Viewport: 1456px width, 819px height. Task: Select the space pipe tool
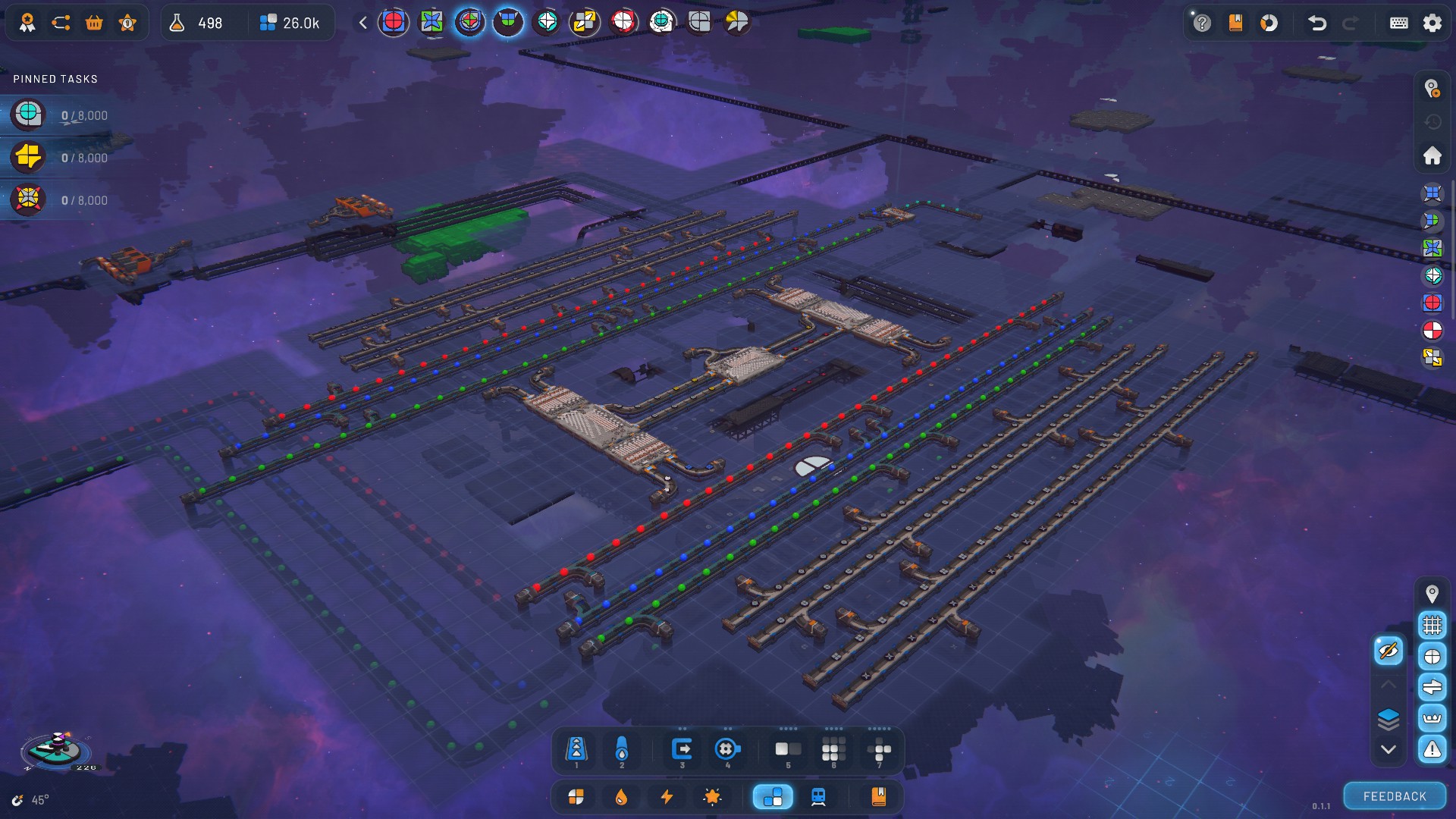tap(622, 749)
